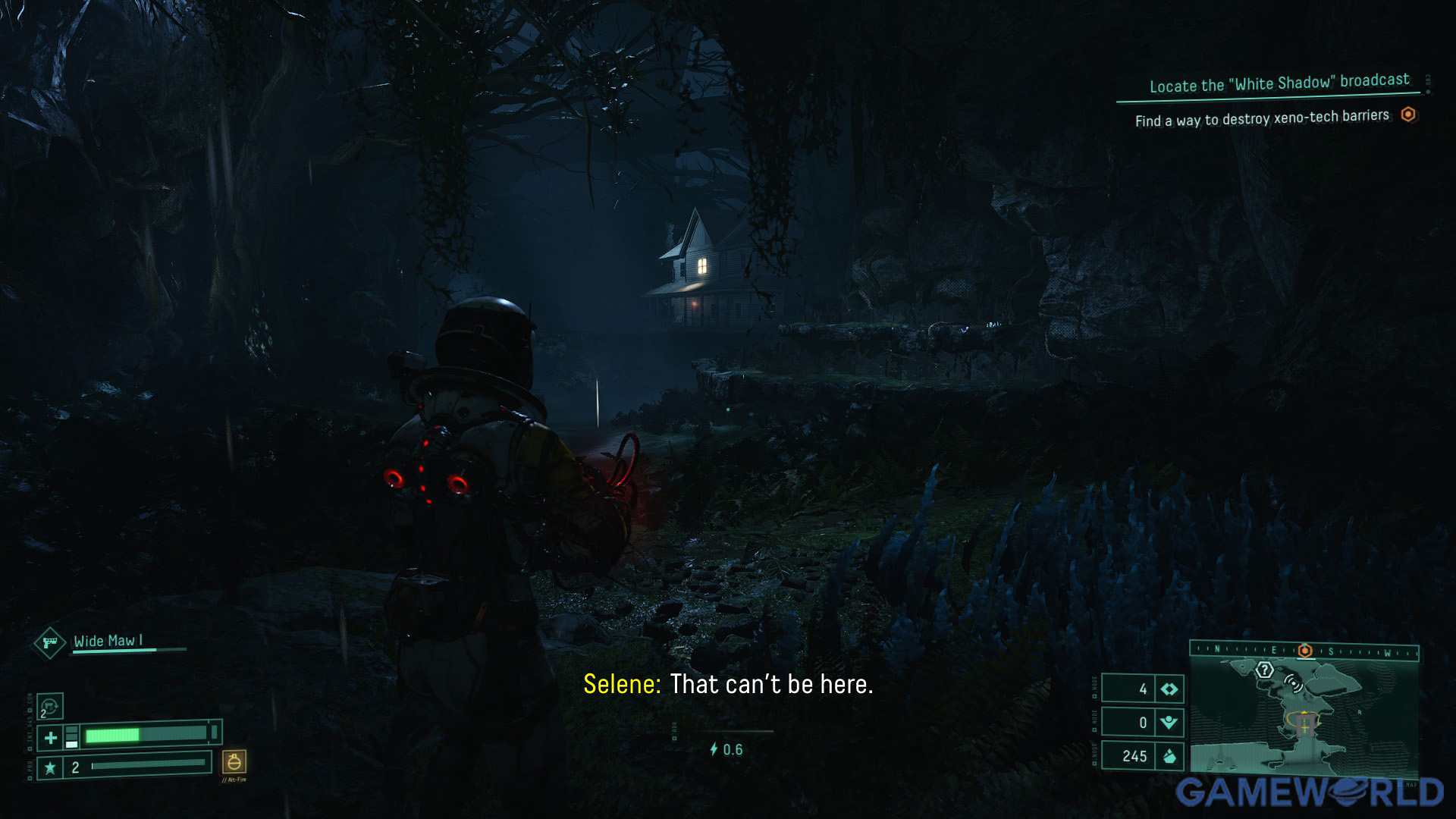This screenshot has height=819, width=1456.
Task: Click the weapon-swap icon showing 2
Action: 50,707
